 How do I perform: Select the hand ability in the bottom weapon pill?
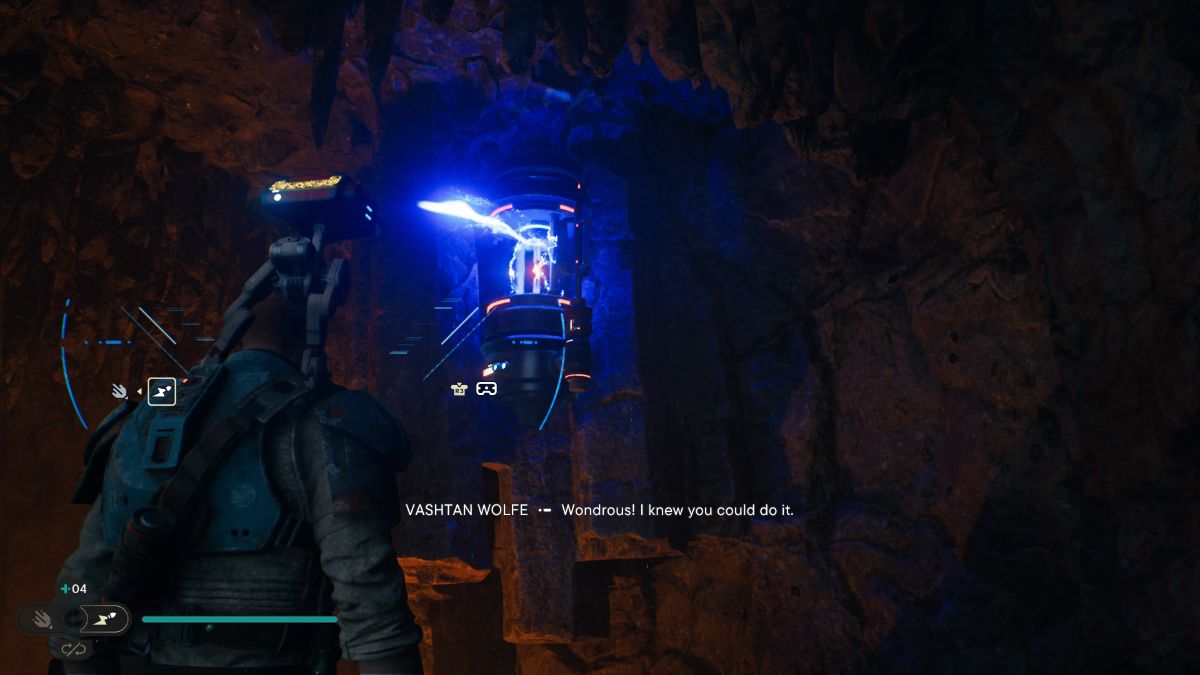(x=42, y=620)
